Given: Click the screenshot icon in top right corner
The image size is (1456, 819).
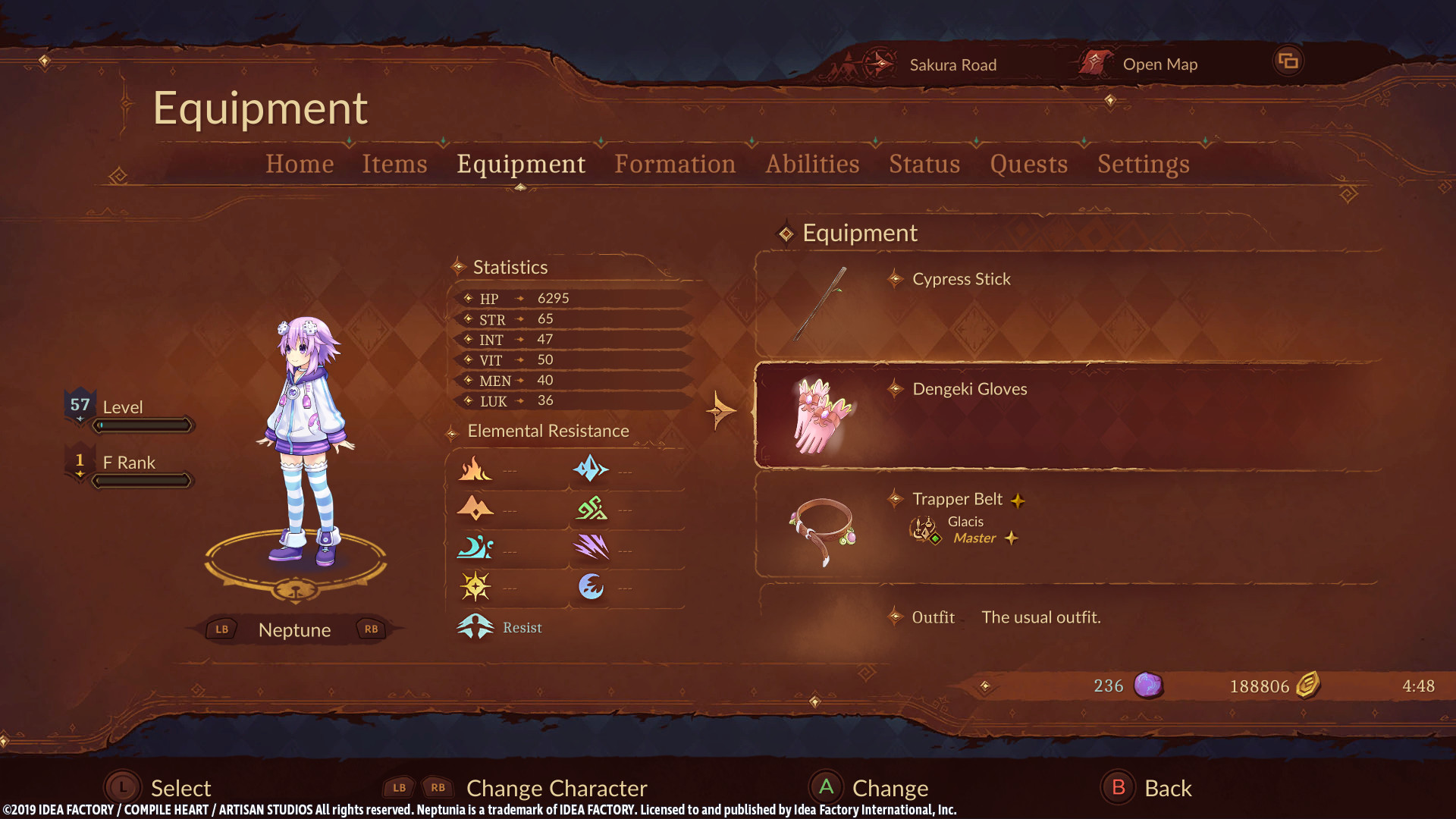Looking at the screenshot, I should (x=1289, y=60).
